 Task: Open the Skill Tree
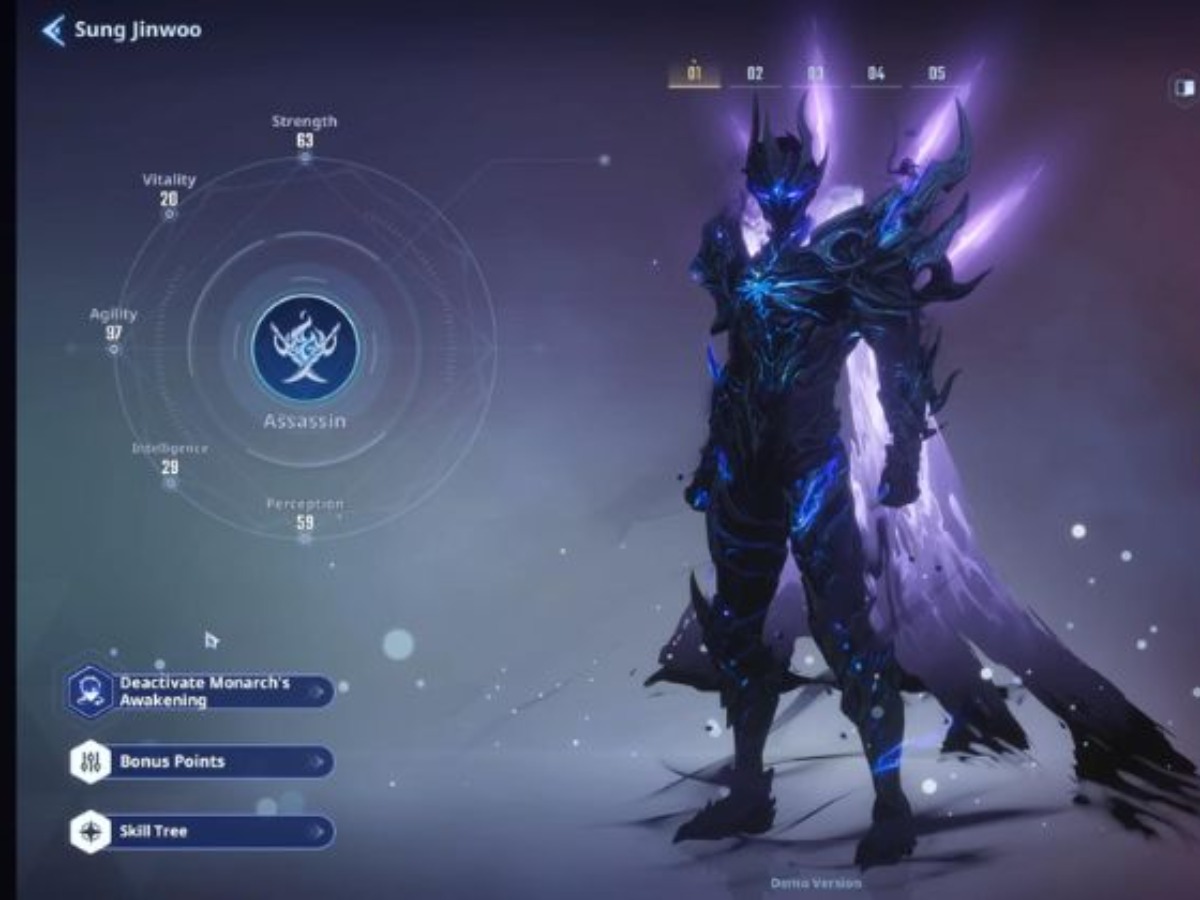[x=202, y=832]
